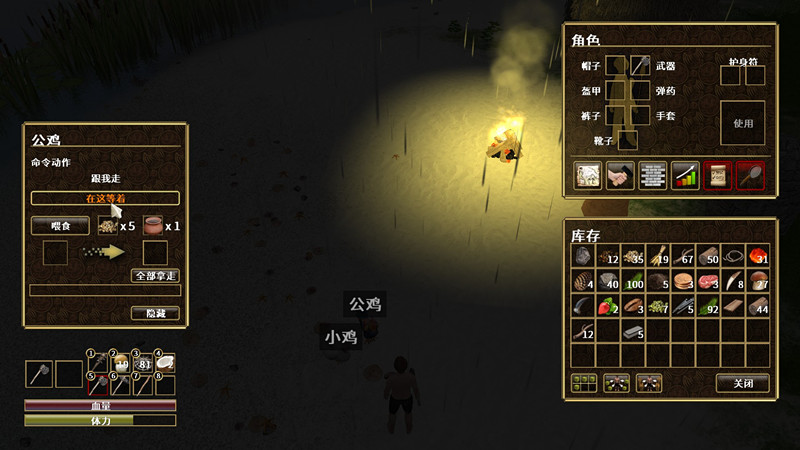Choose the 跟我走 (follow me) command

pos(105,178)
